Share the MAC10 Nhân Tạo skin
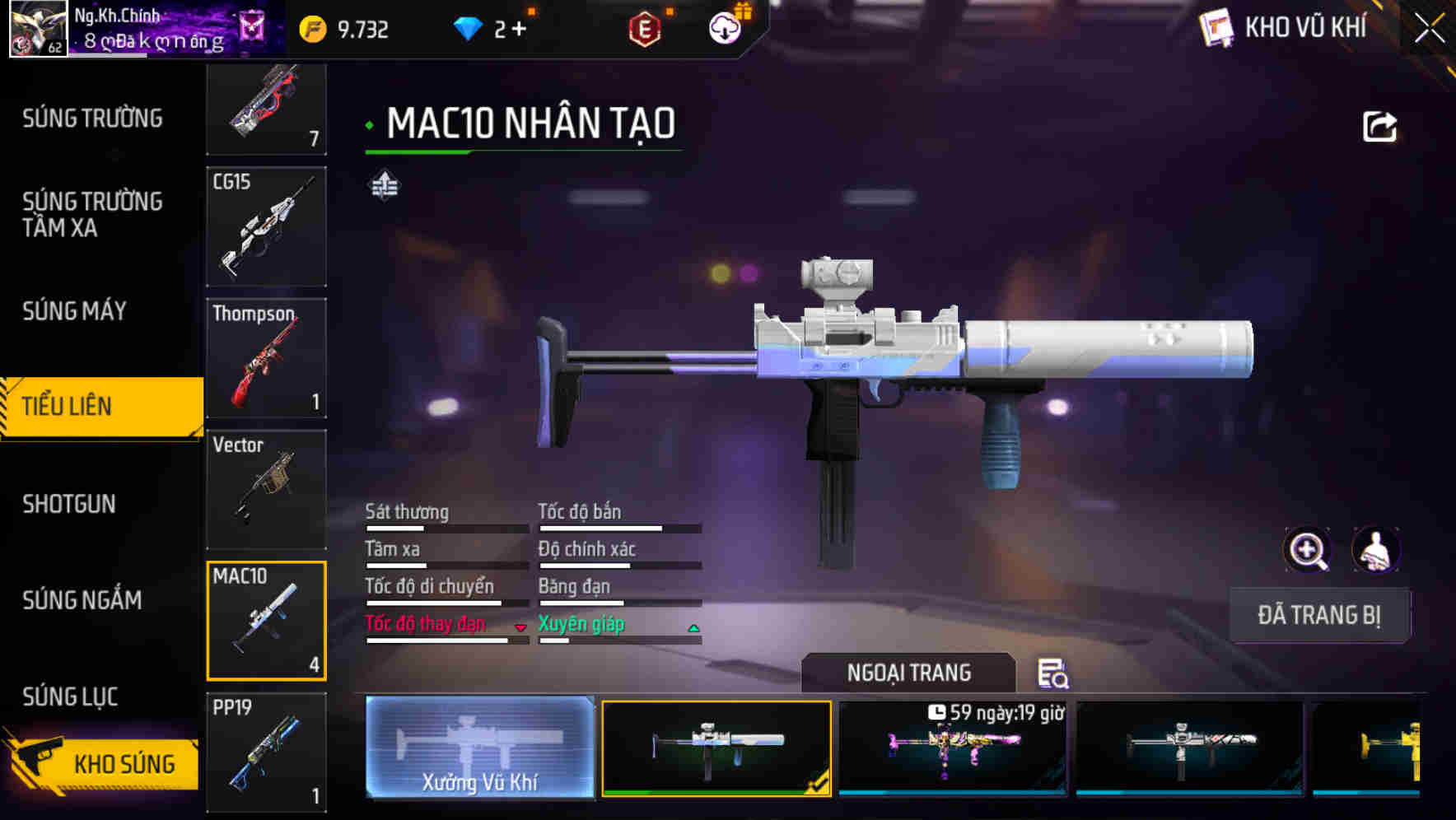The width and height of the screenshot is (1456, 820). click(x=1379, y=127)
